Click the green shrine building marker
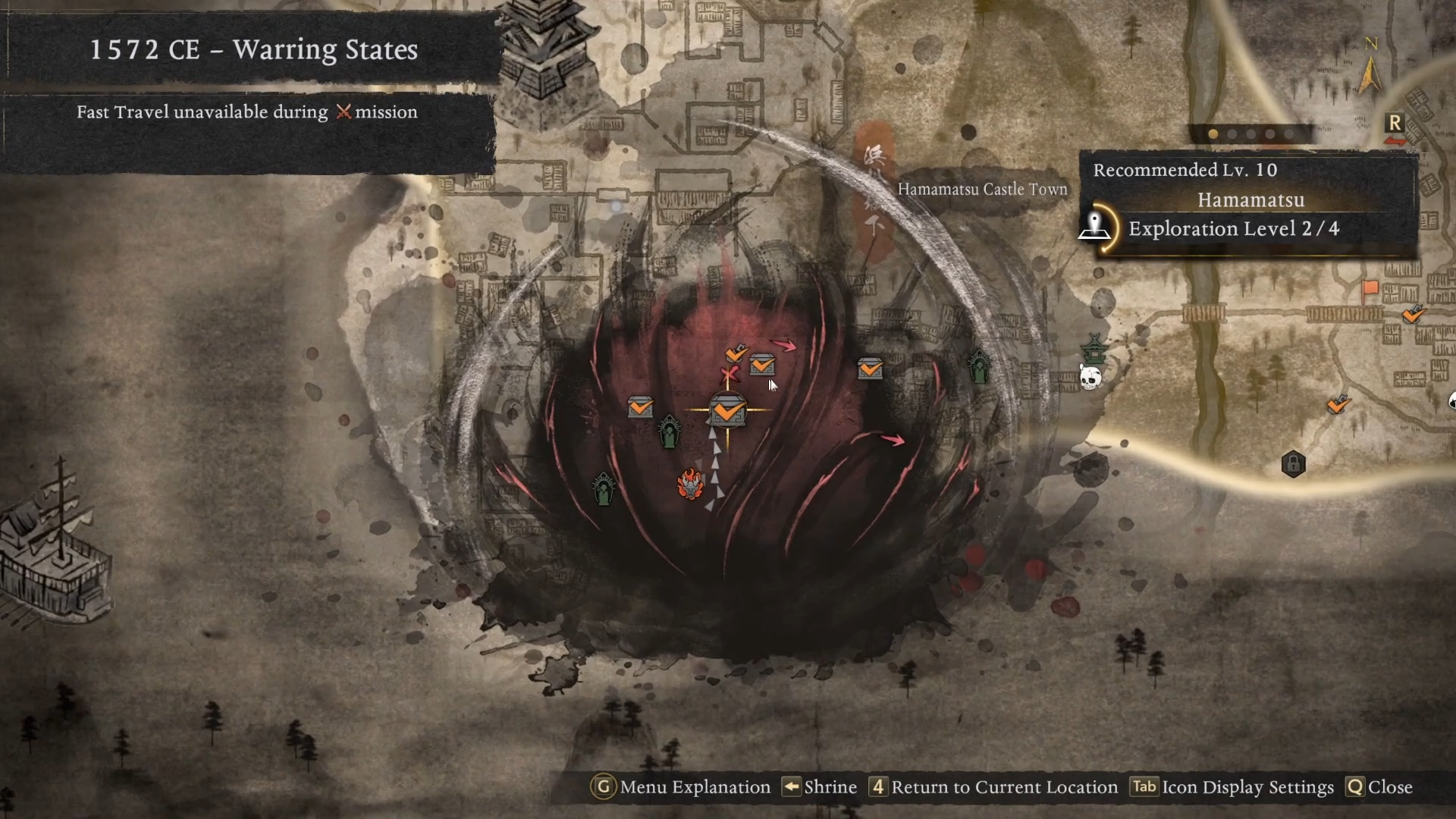Screen dimensions: 1456x819 tap(1094, 349)
